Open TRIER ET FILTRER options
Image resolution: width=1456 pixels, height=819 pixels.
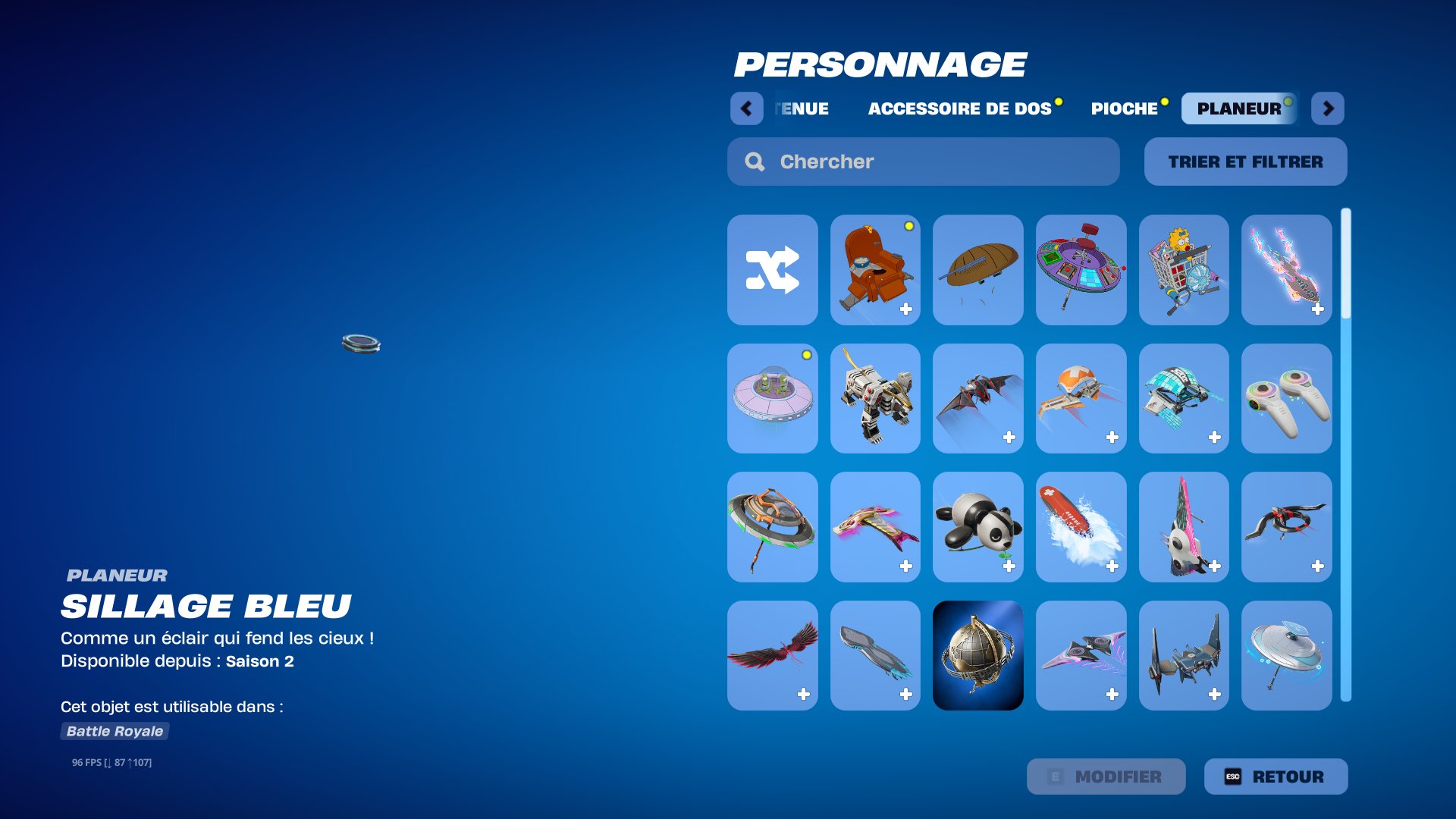(x=1245, y=162)
